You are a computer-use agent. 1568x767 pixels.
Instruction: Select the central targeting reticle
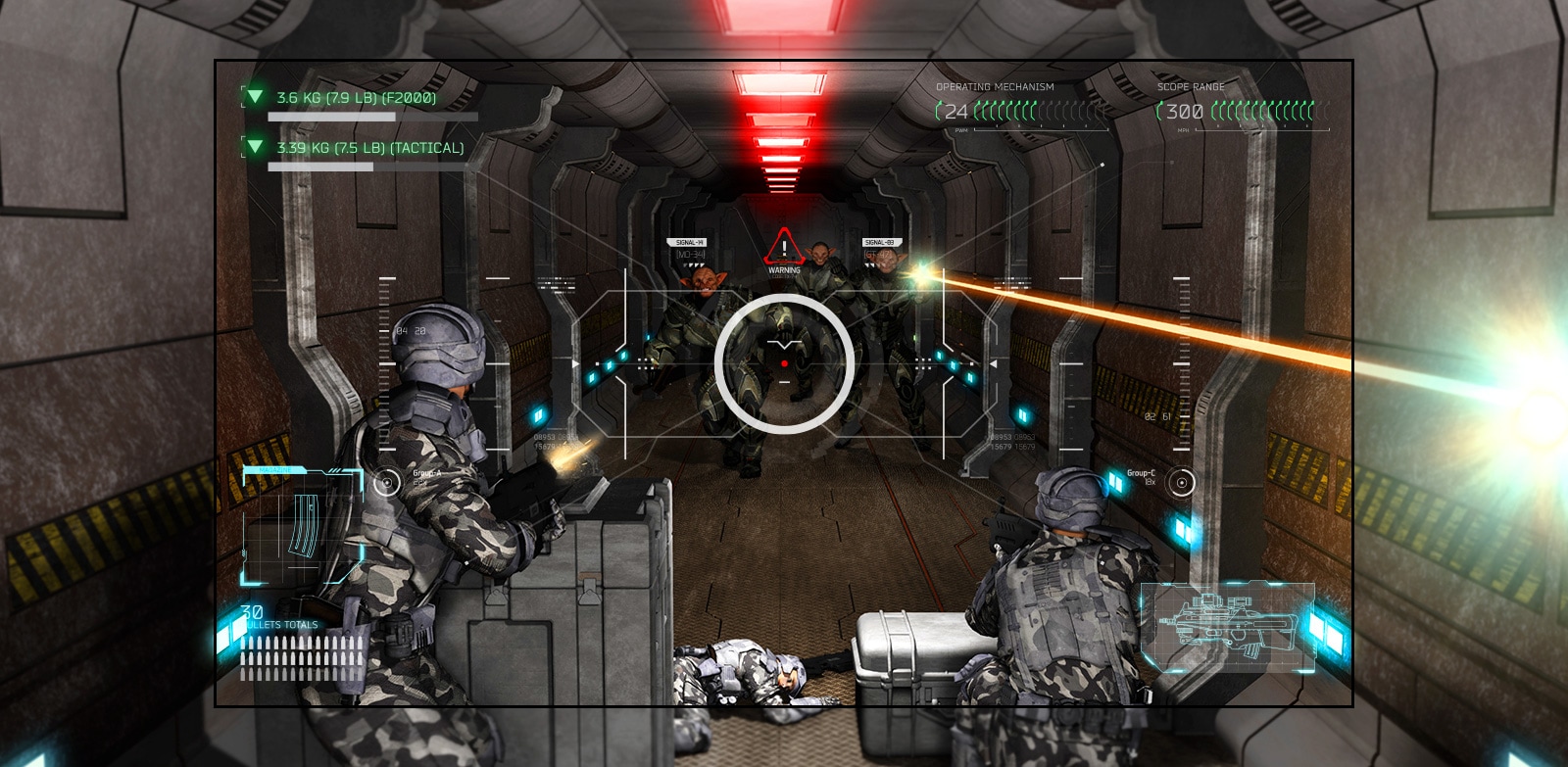click(784, 364)
